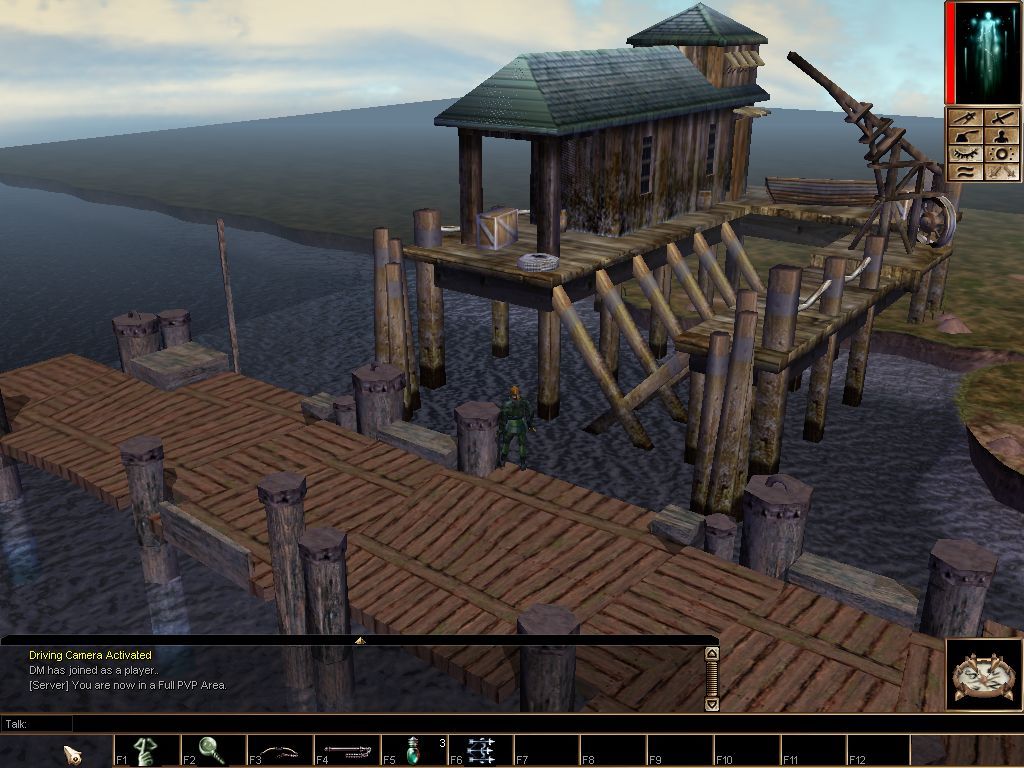This screenshot has height=768, width=1024.
Task: Activate the magnifying glass in F2 slot
Action: point(213,750)
